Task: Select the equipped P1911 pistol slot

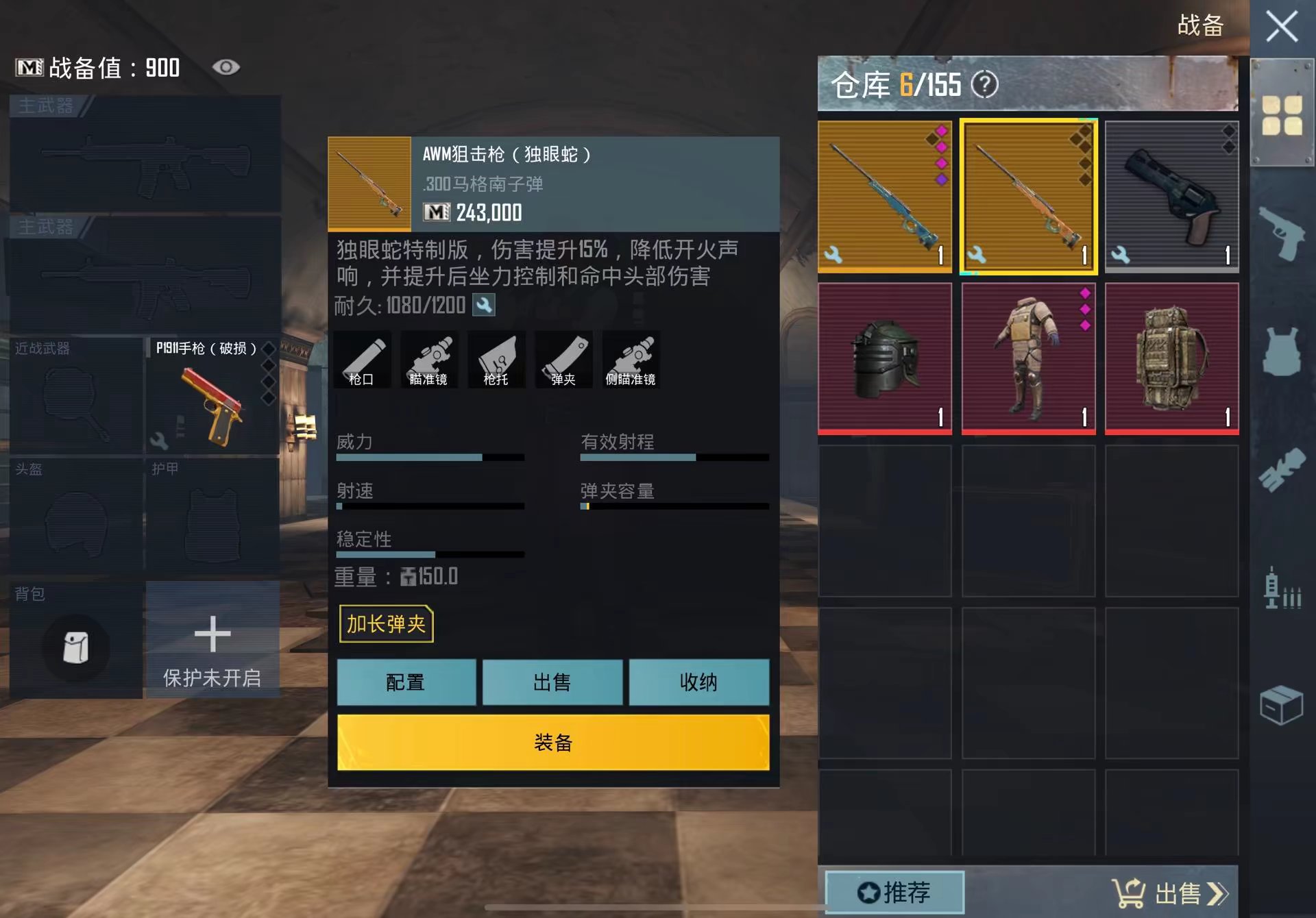Action: 212,396
